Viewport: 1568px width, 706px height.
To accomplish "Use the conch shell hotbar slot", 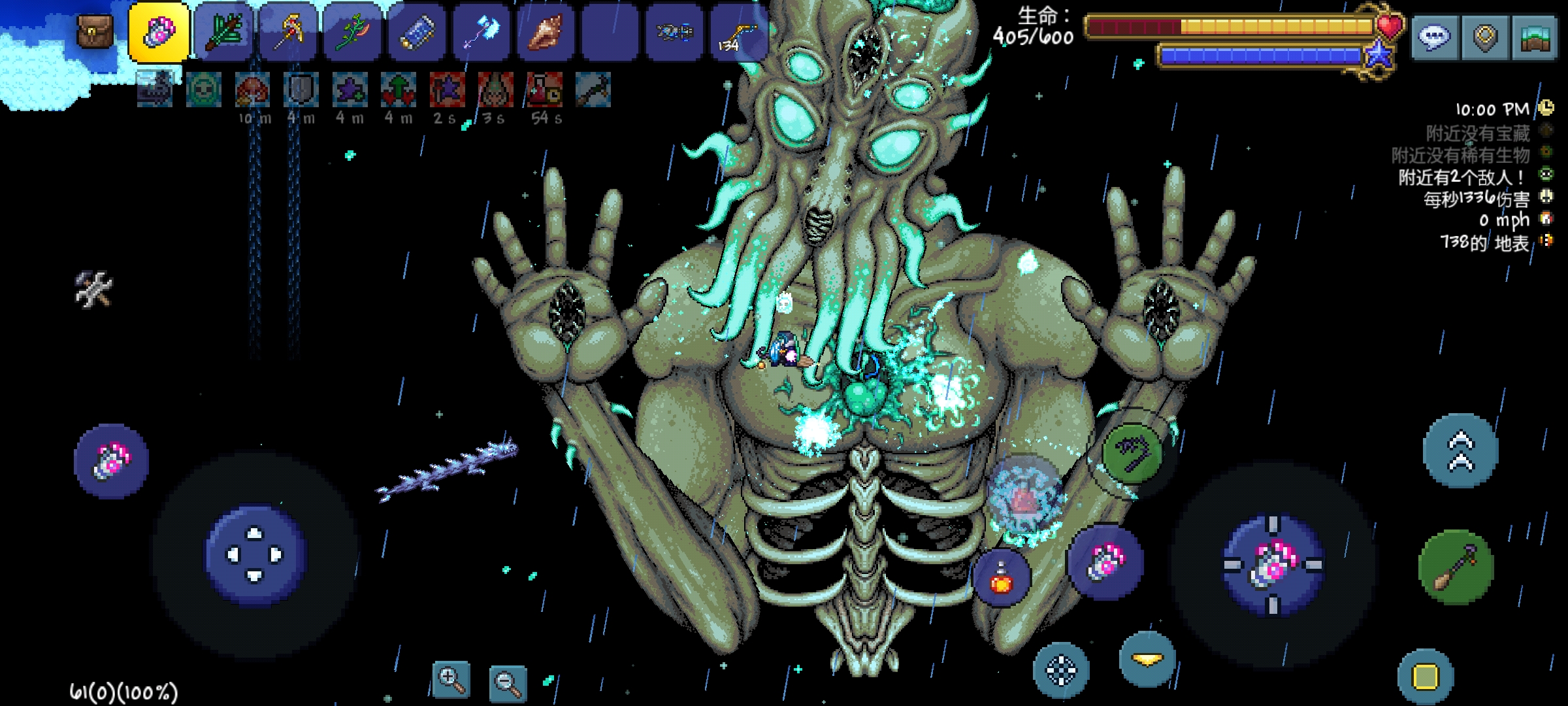I will coord(546,33).
